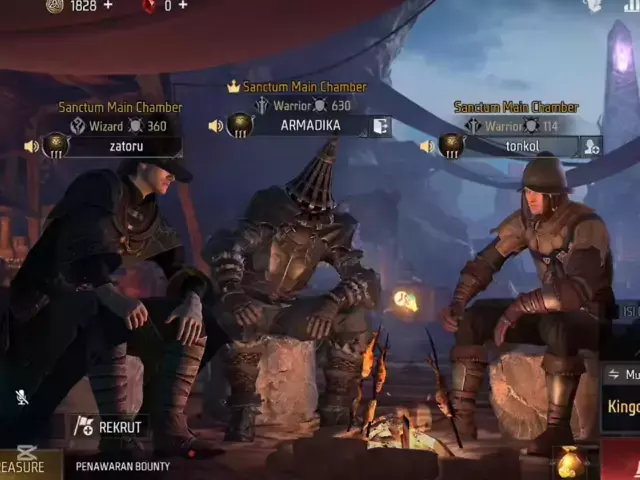Image resolution: width=640 pixels, height=480 pixels.
Task: Add gold coins with the plus button
Action: click(x=108, y=6)
